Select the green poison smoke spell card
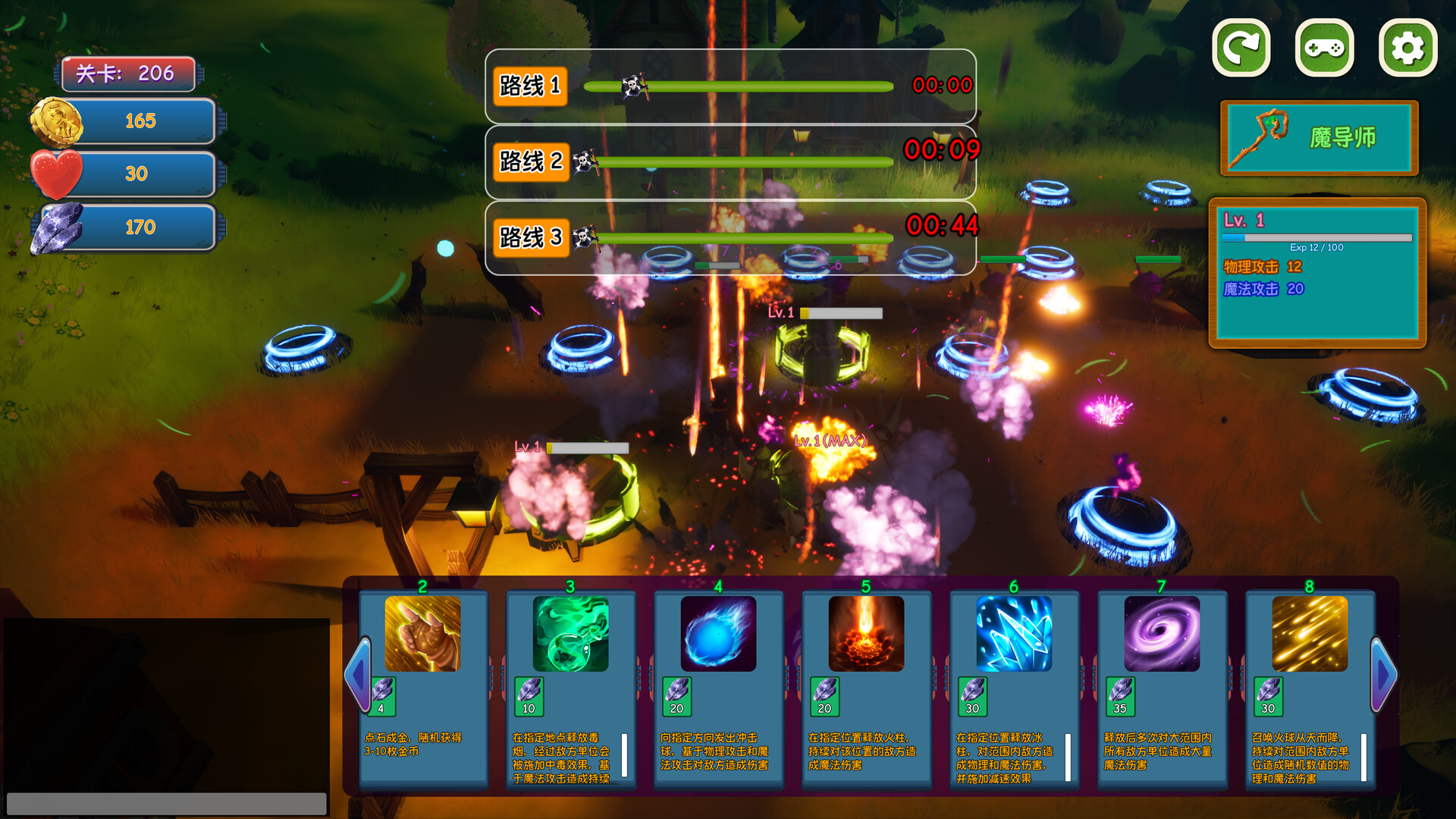Image resolution: width=1456 pixels, height=819 pixels. point(570,634)
